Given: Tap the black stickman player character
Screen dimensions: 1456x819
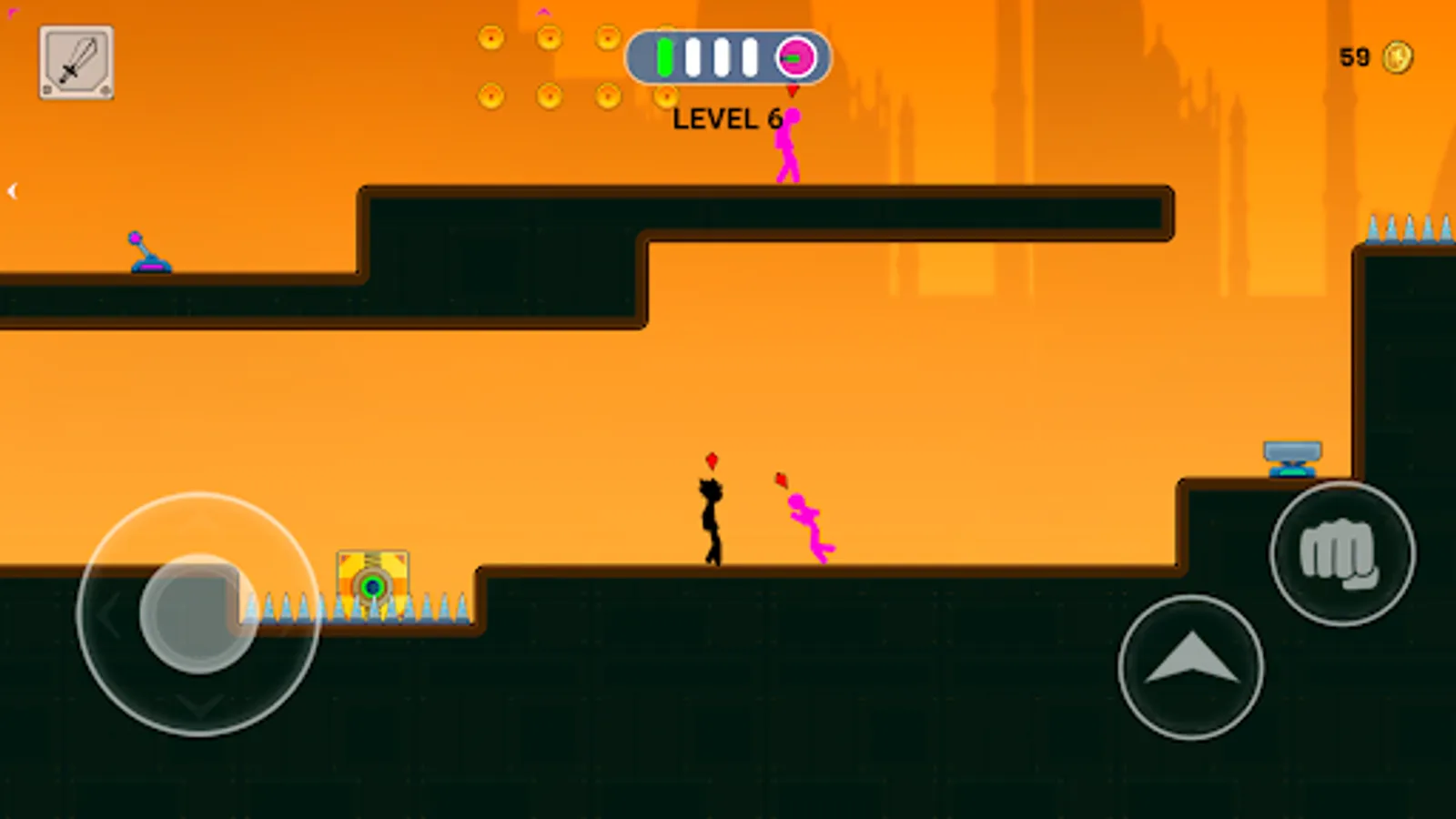Looking at the screenshot, I should pyautogui.click(x=711, y=523).
